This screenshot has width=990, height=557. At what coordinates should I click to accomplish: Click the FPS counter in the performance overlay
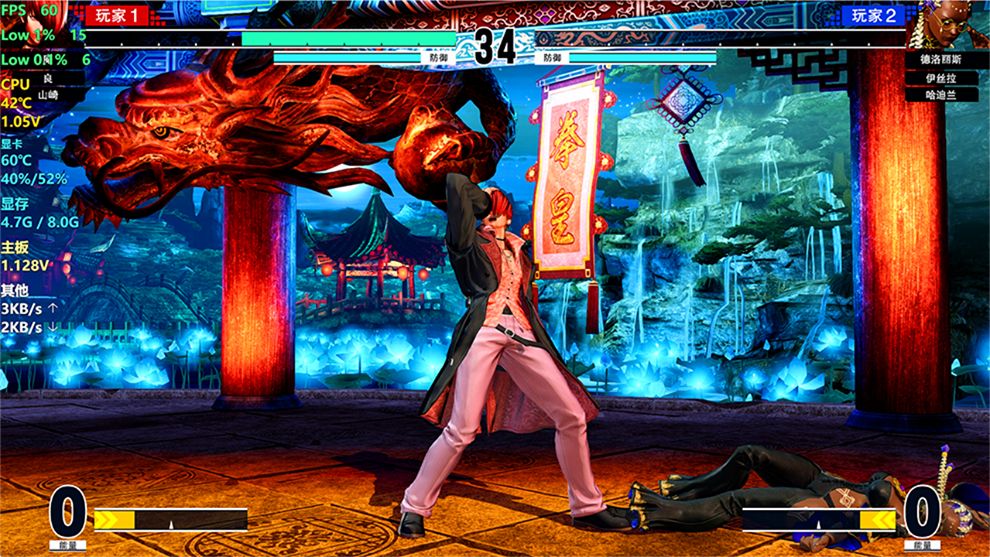(x=30, y=10)
